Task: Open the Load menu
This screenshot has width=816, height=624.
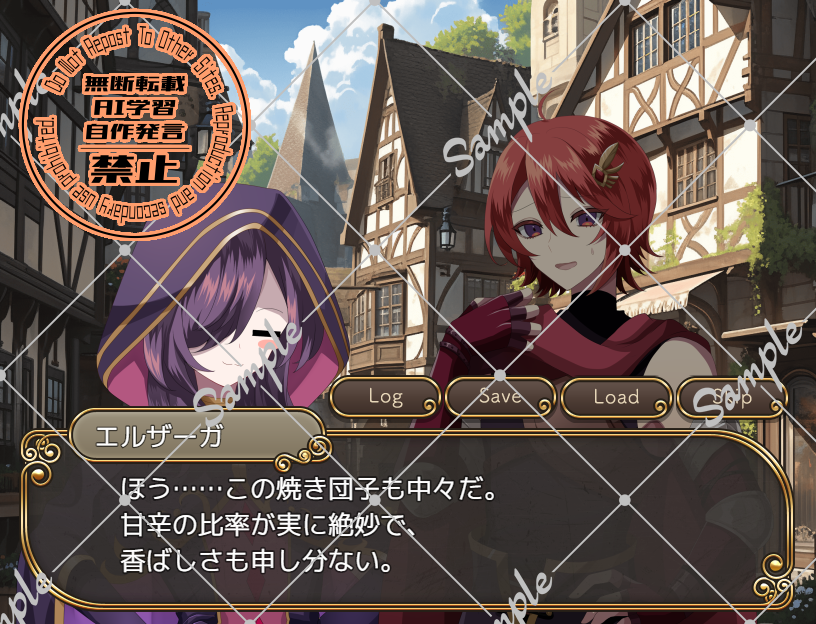Action: point(616,397)
